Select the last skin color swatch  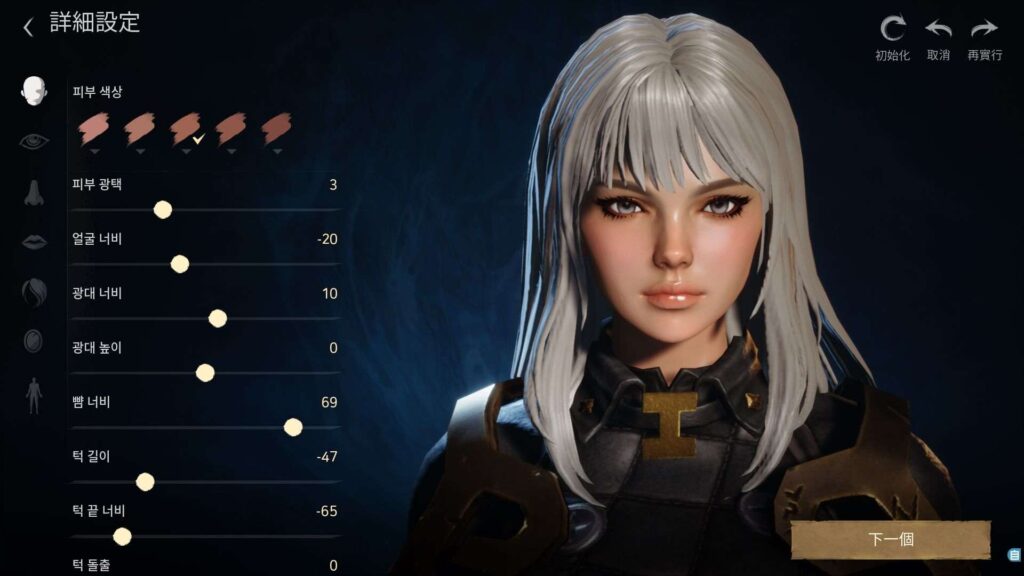pos(275,128)
